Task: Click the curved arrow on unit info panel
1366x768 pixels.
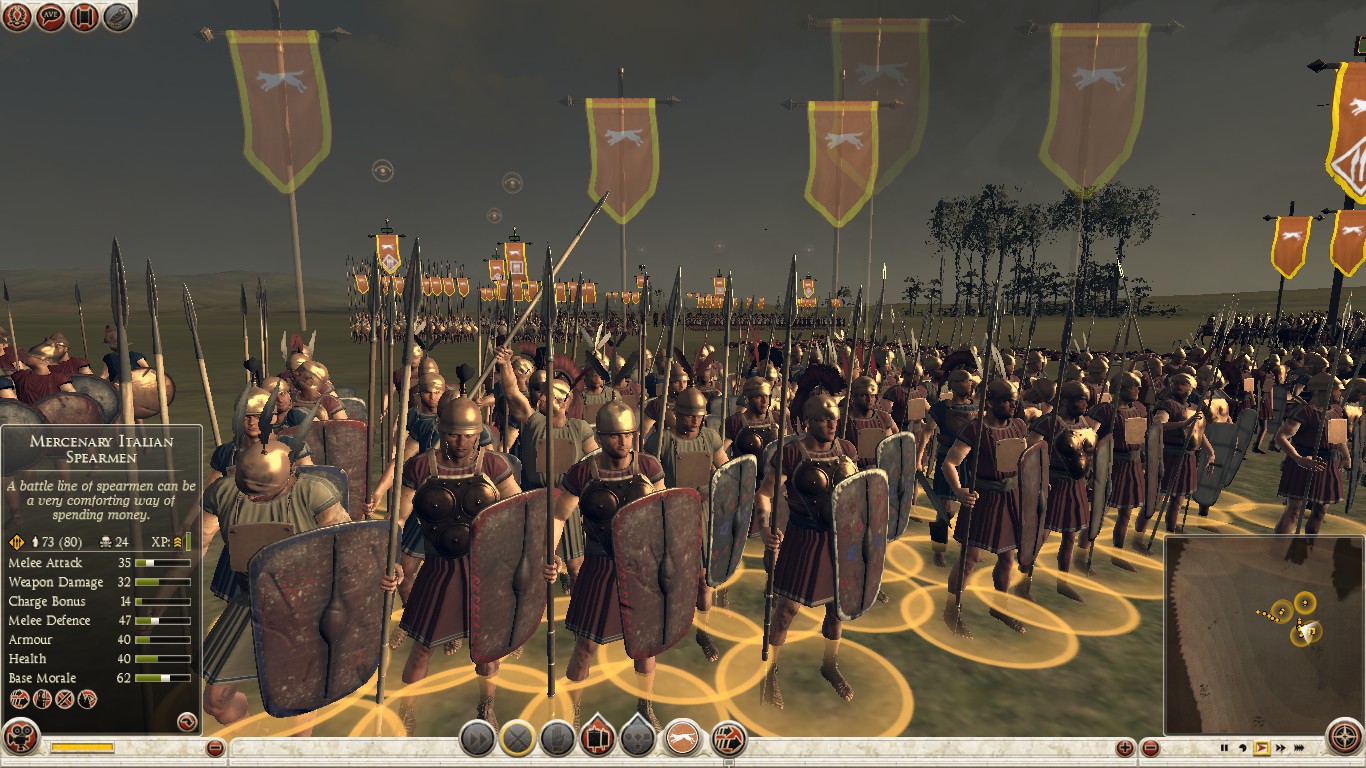Action: (x=185, y=720)
